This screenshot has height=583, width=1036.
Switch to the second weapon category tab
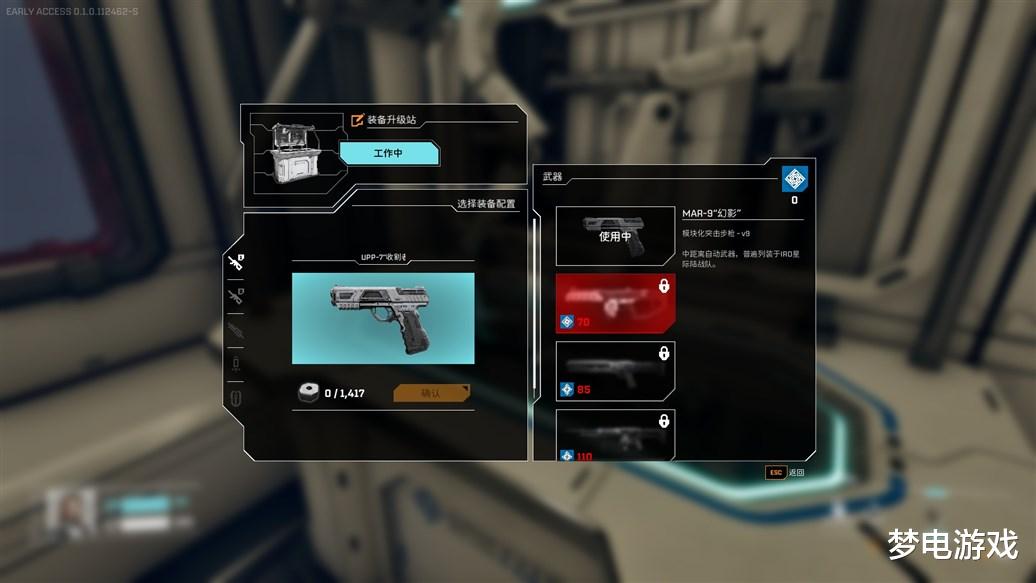coord(235,295)
